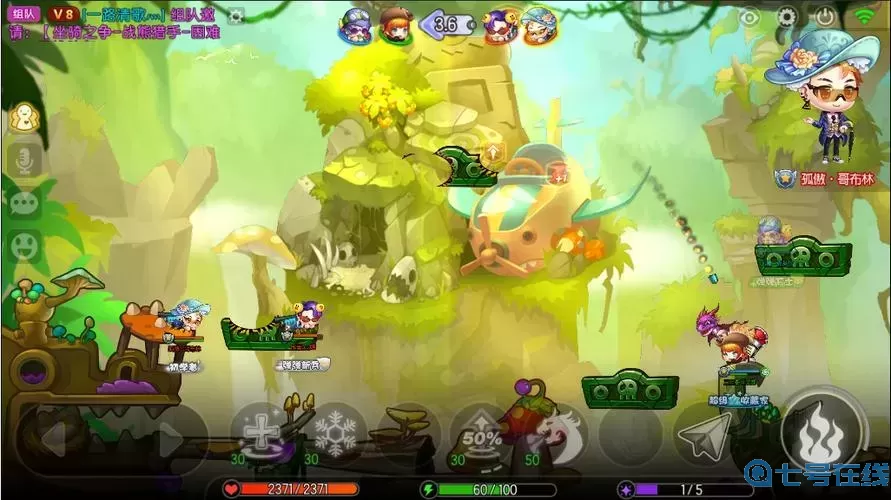This screenshot has width=891, height=500.
Task: Open the emoji smiley panel
Action: point(23,245)
